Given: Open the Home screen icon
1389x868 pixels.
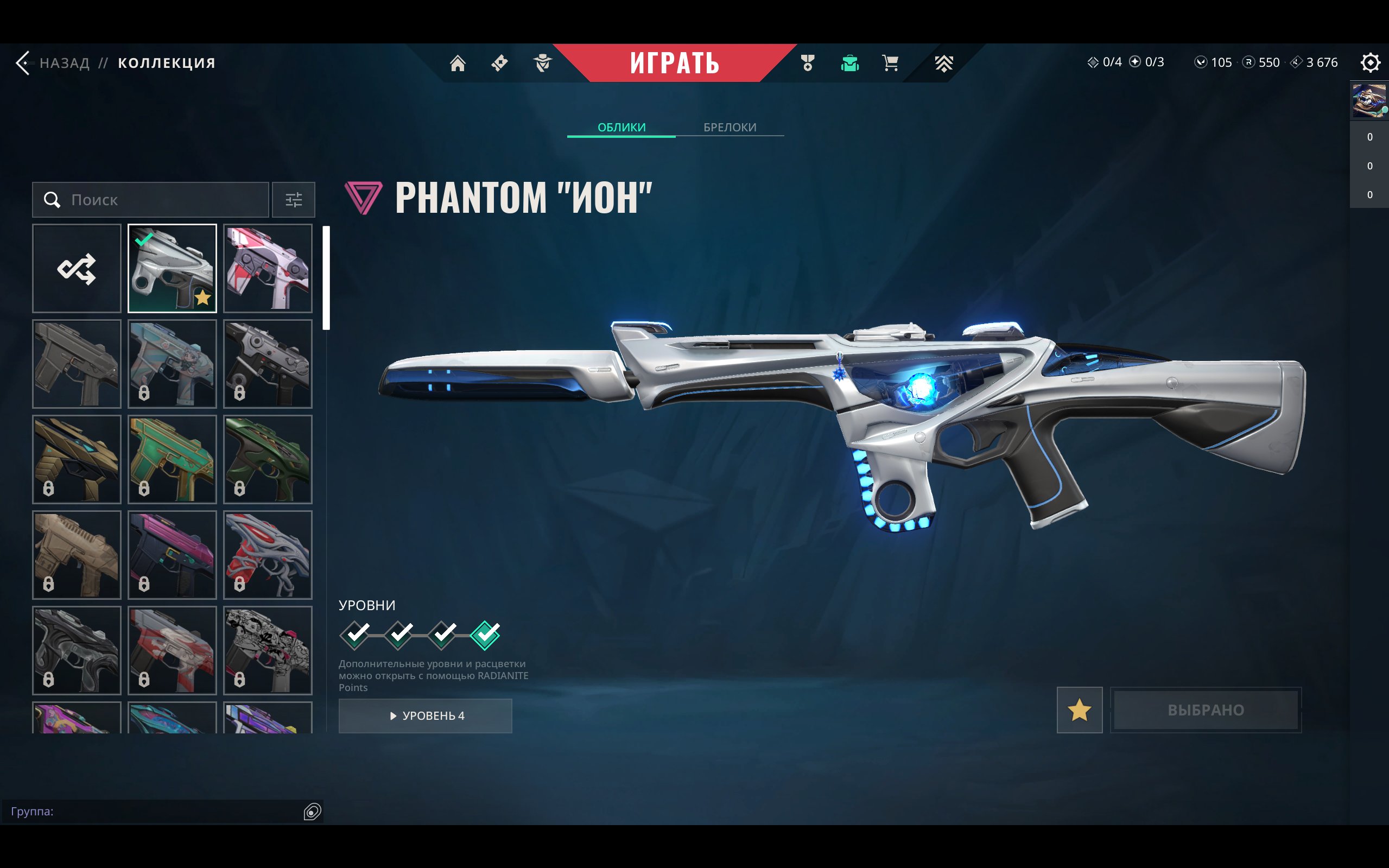Looking at the screenshot, I should [458, 63].
